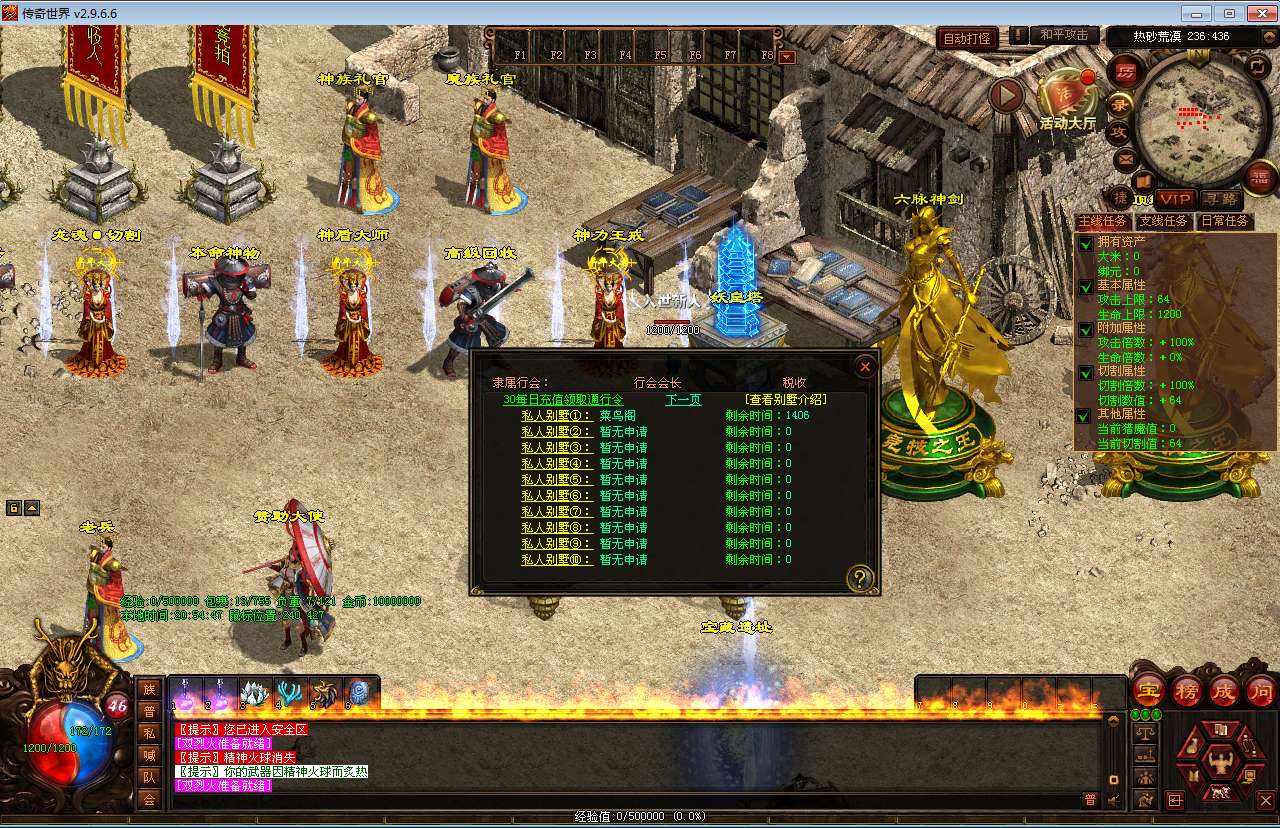The height and width of the screenshot is (828, 1280).
Task: Close the villa list dialog
Action: tap(865, 367)
